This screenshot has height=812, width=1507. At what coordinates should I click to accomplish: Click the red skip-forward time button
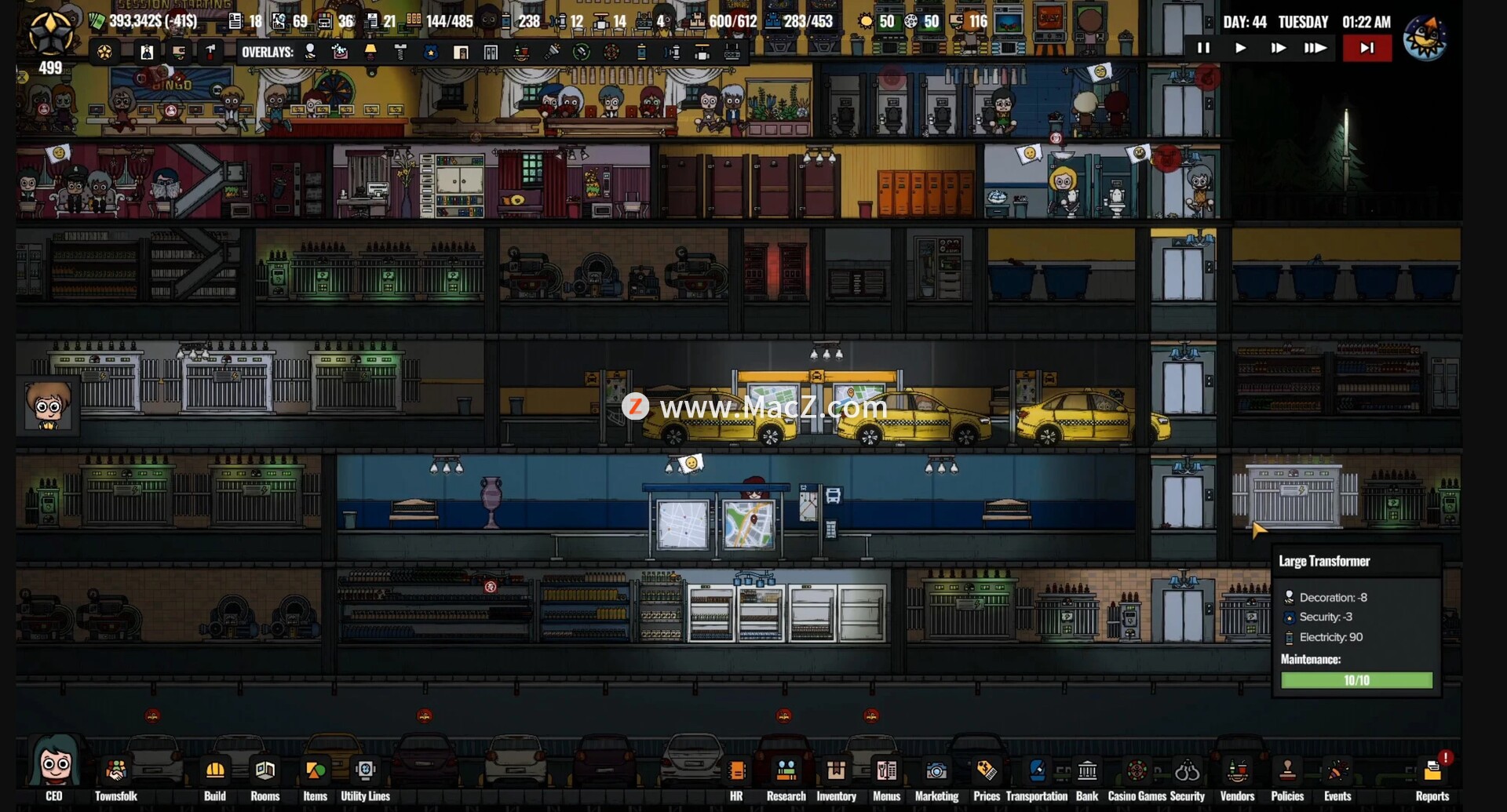coord(1367,48)
